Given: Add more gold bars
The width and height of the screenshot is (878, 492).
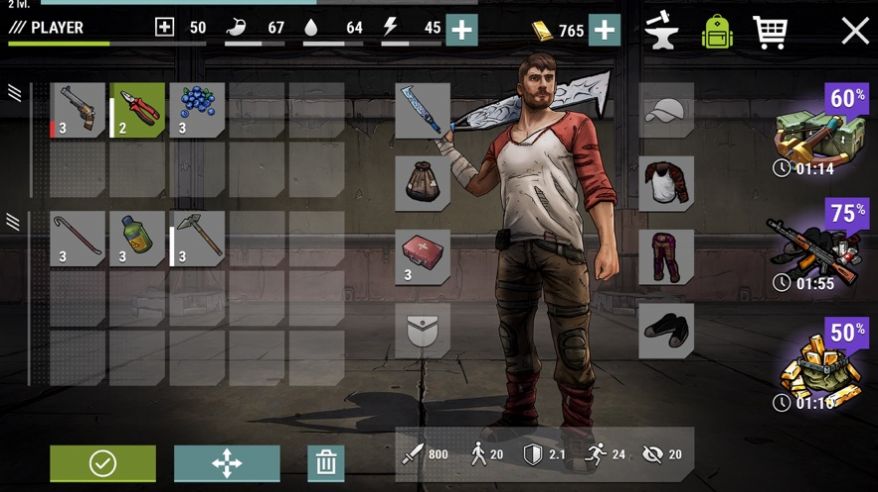Looking at the screenshot, I should tap(604, 30).
